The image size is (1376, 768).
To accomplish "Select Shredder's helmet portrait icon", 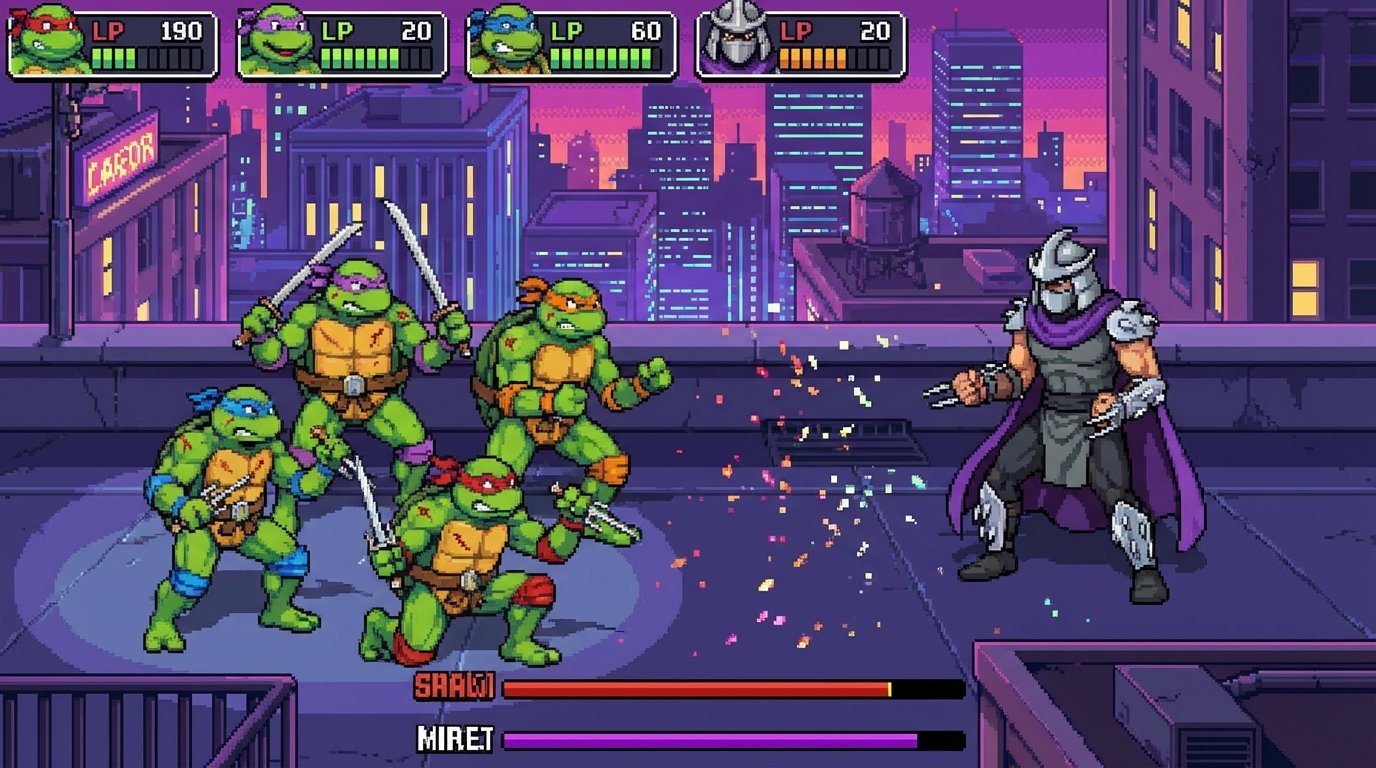I will (733, 38).
